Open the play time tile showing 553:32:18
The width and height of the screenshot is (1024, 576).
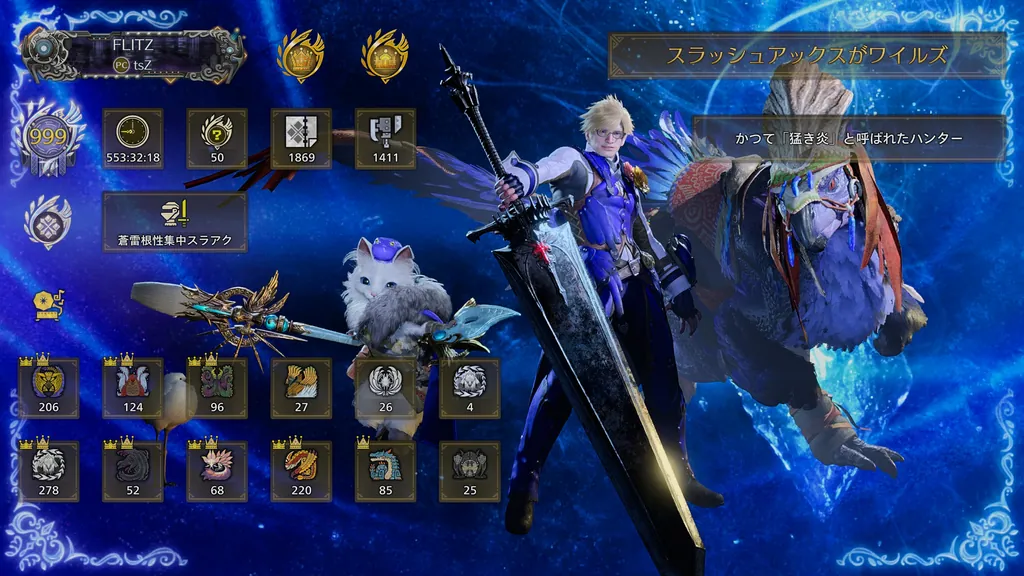coord(133,138)
